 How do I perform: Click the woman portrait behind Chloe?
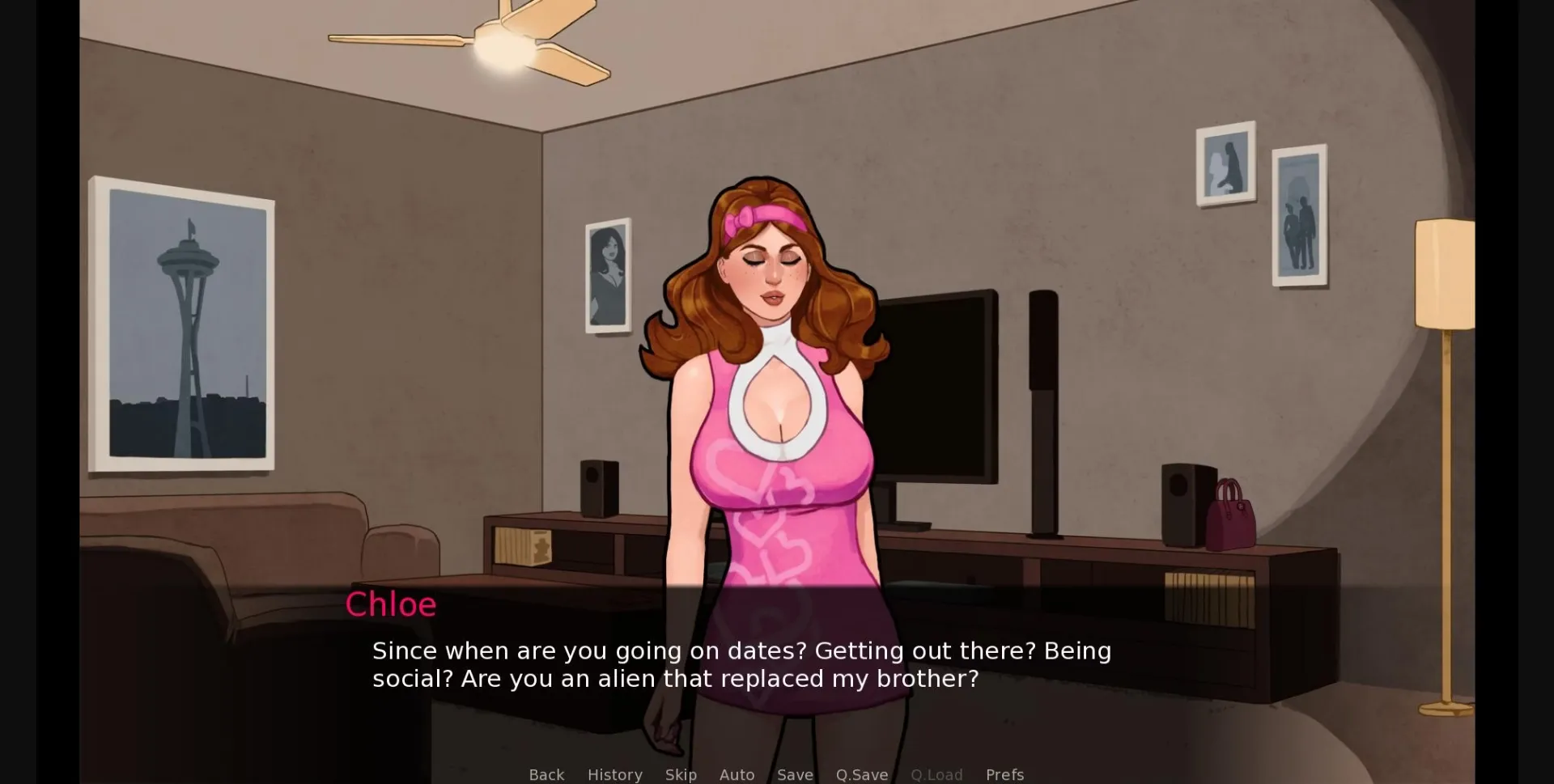(x=609, y=275)
